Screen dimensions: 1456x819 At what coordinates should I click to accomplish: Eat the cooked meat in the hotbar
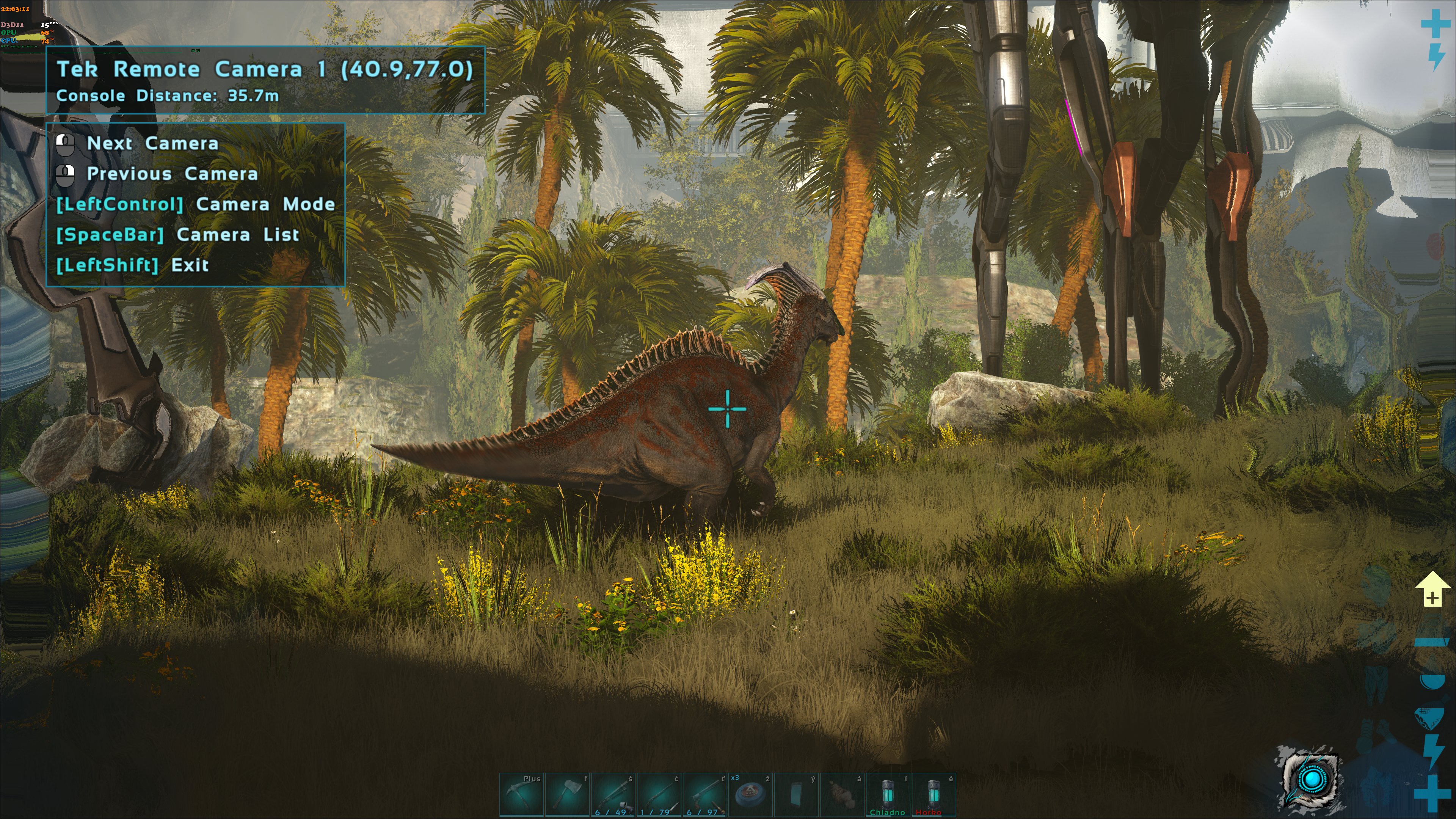tap(842, 795)
